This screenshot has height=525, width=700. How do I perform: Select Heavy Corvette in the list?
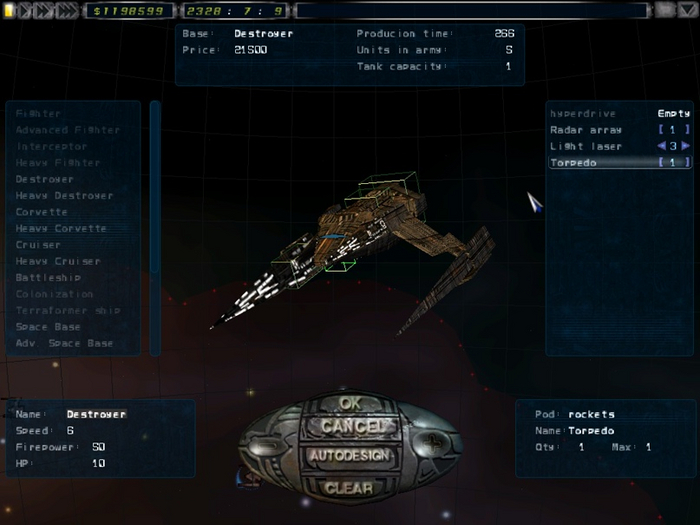[x=61, y=228]
